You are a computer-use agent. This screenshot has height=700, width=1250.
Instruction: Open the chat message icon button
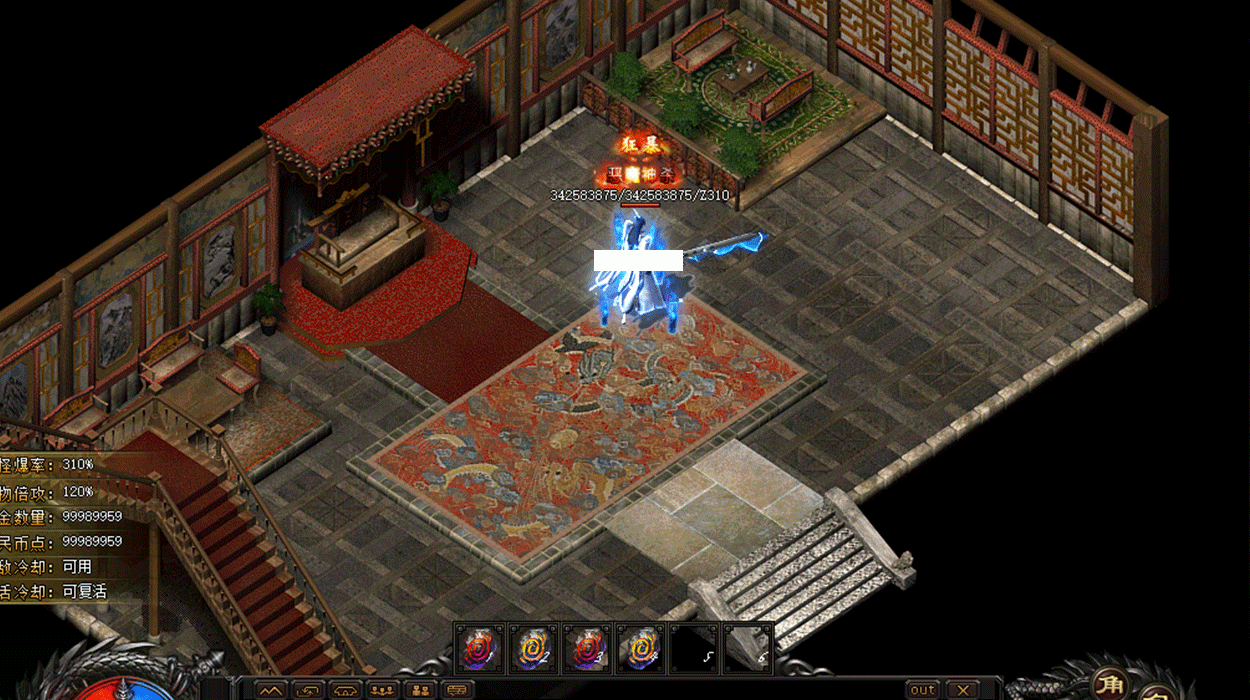[x=458, y=690]
